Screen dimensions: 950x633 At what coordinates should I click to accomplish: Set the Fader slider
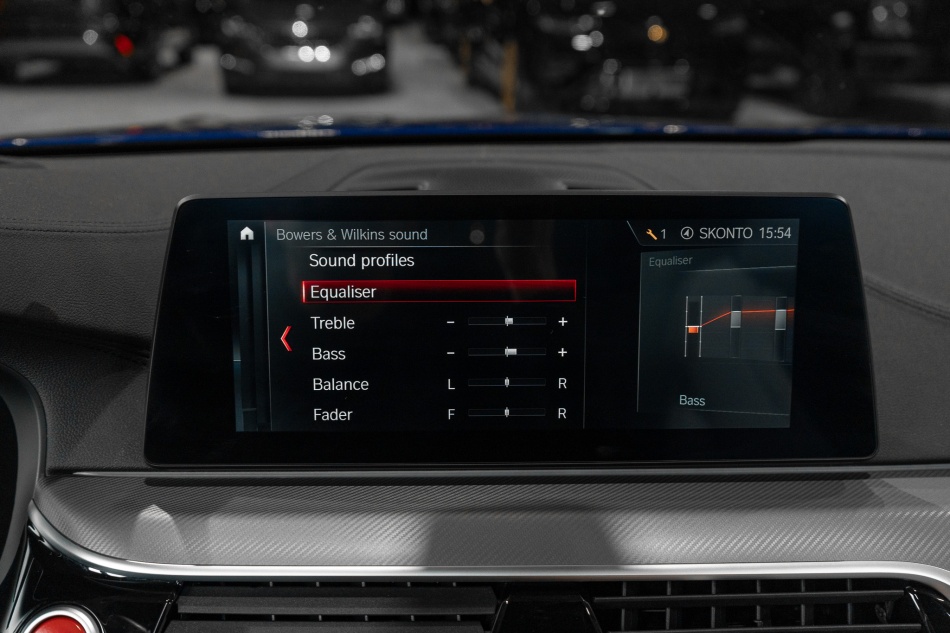coord(507,413)
